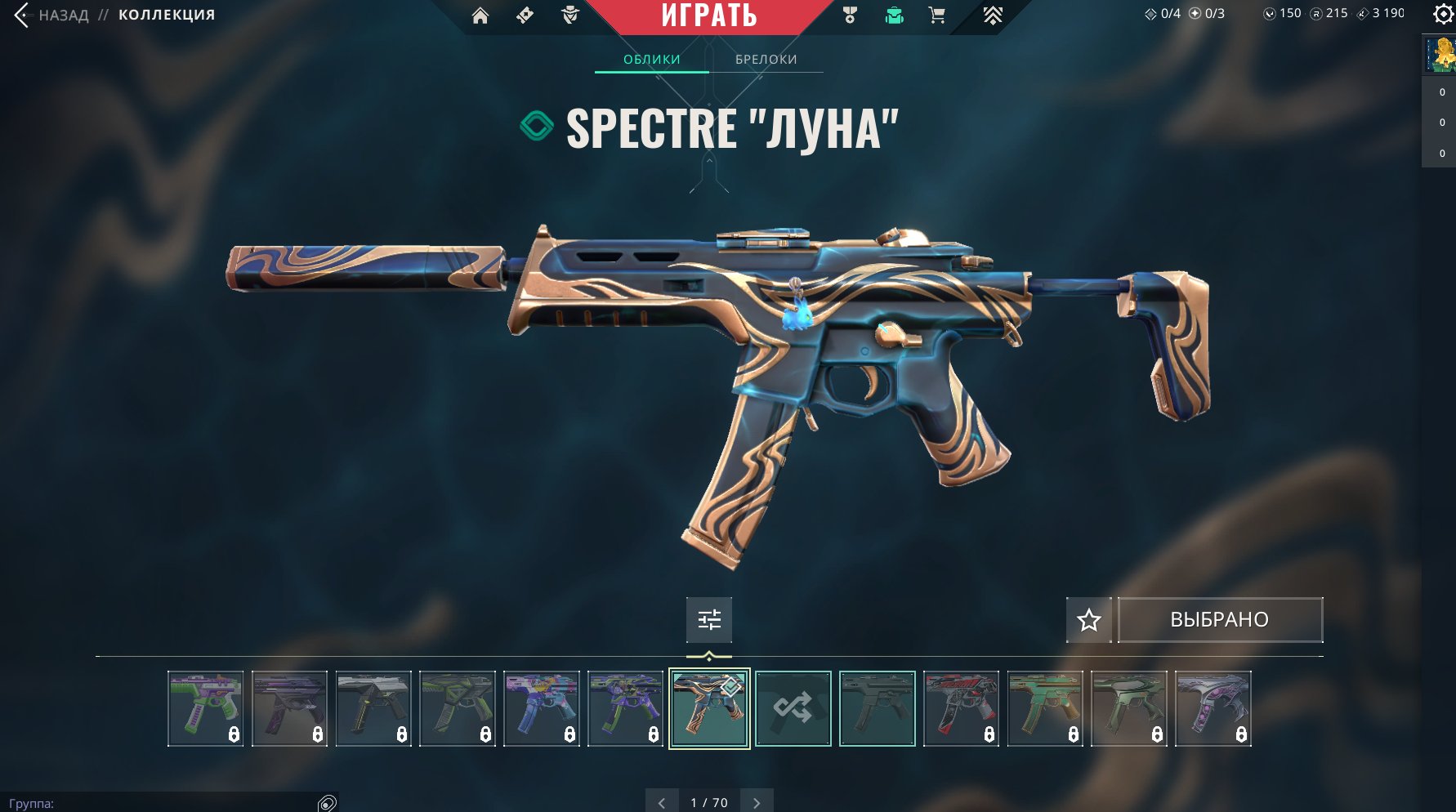This screenshot has height=812, width=1456.
Task: Go to the next skin page
Action: [x=757, y=802]
